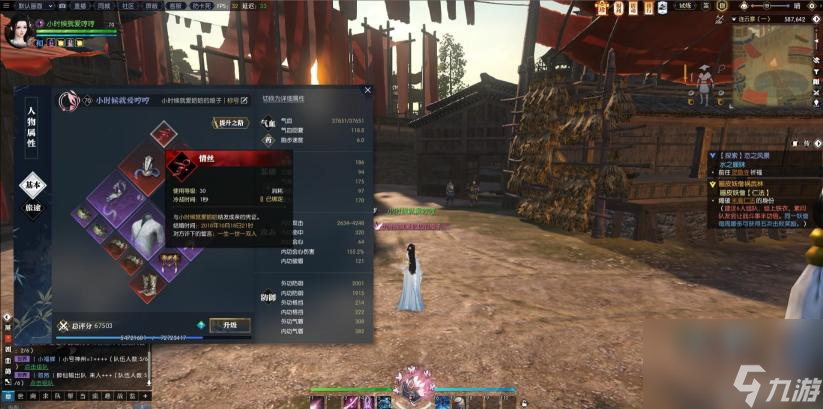Open the 提升之路 improvement path
Image resolution: width=823 pixels, height=409 pixels.
pyautogui.click(x=229, y=123)
